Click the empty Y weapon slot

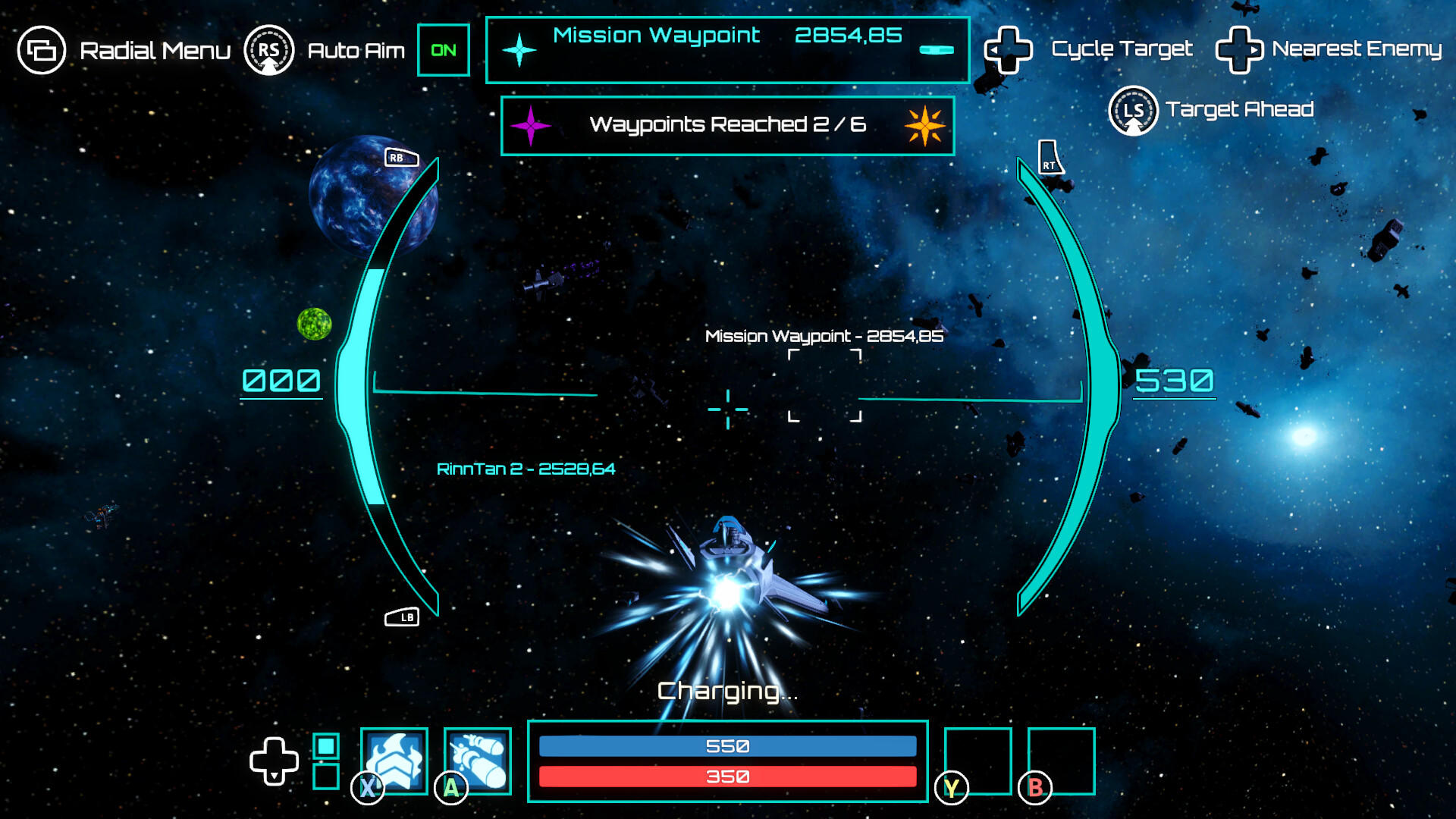click(x=980, y=761)
